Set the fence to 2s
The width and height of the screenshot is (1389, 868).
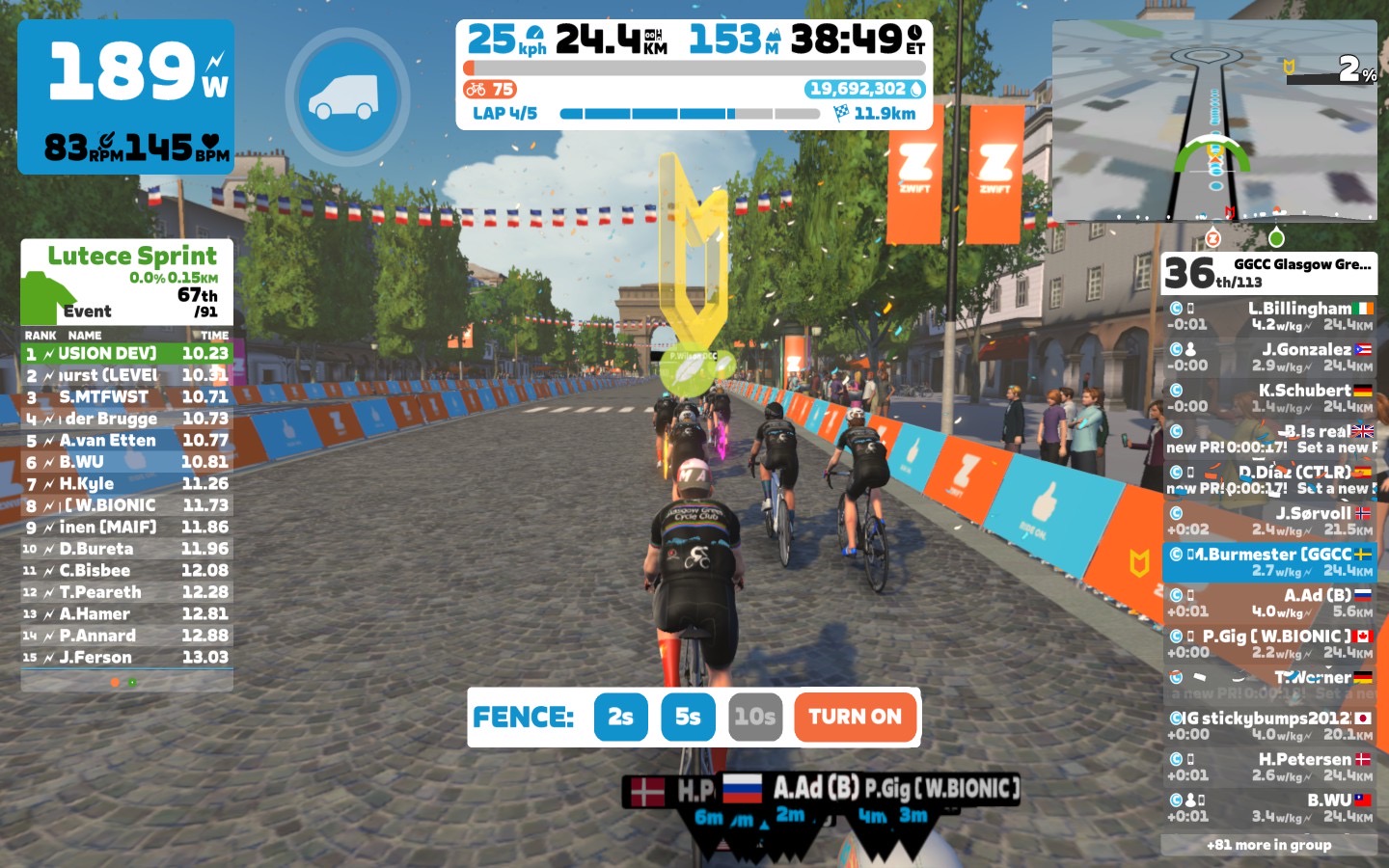(620, 717)
